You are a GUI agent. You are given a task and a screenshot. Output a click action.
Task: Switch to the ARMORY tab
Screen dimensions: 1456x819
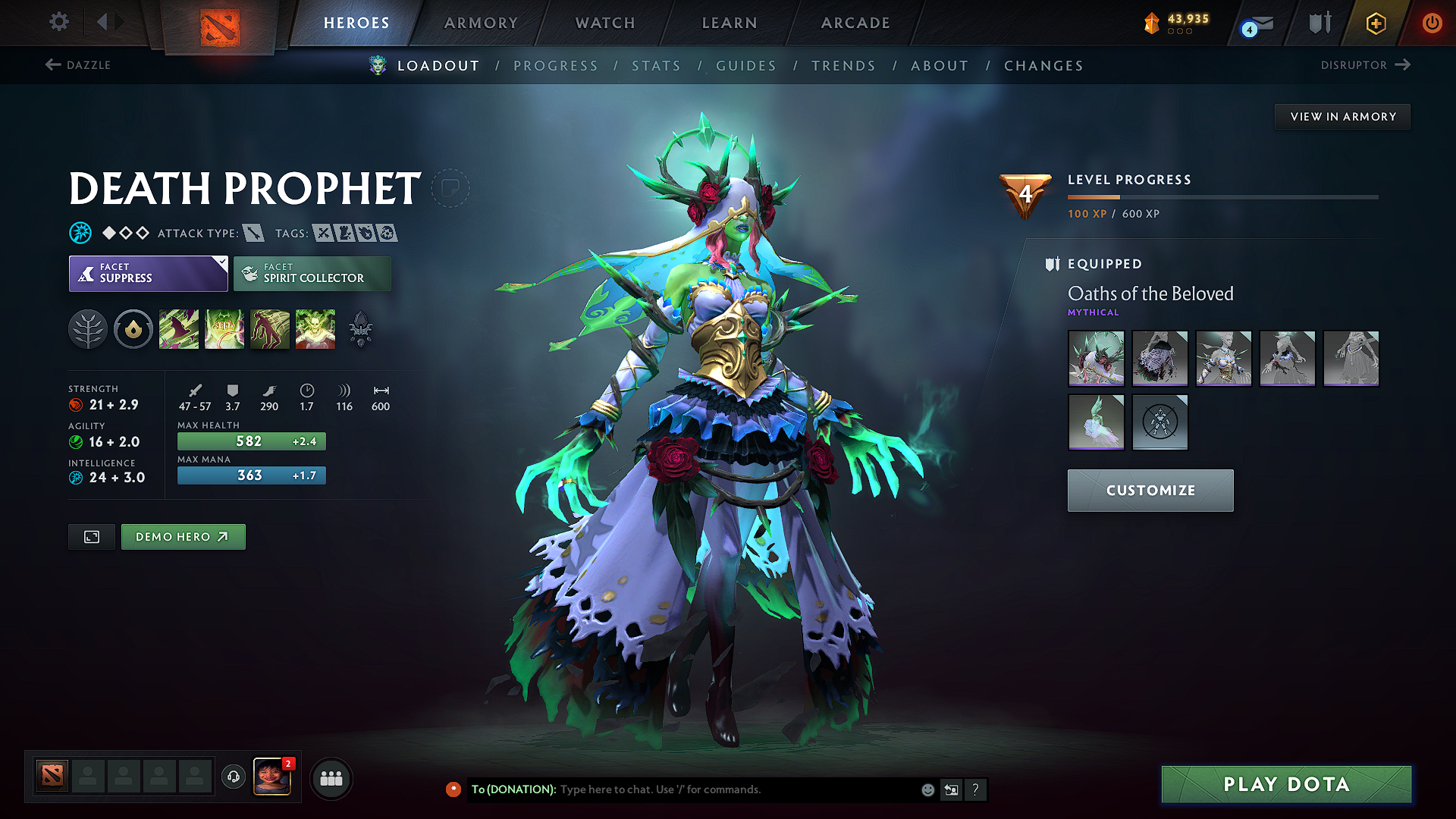click(x=481, y=23)
